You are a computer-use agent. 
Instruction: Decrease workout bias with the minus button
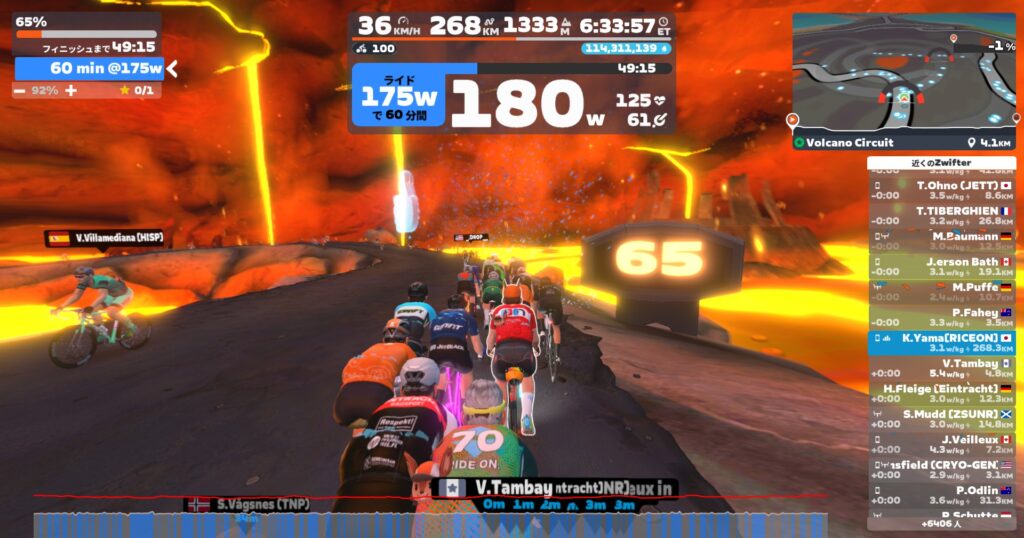pos(20,90)
